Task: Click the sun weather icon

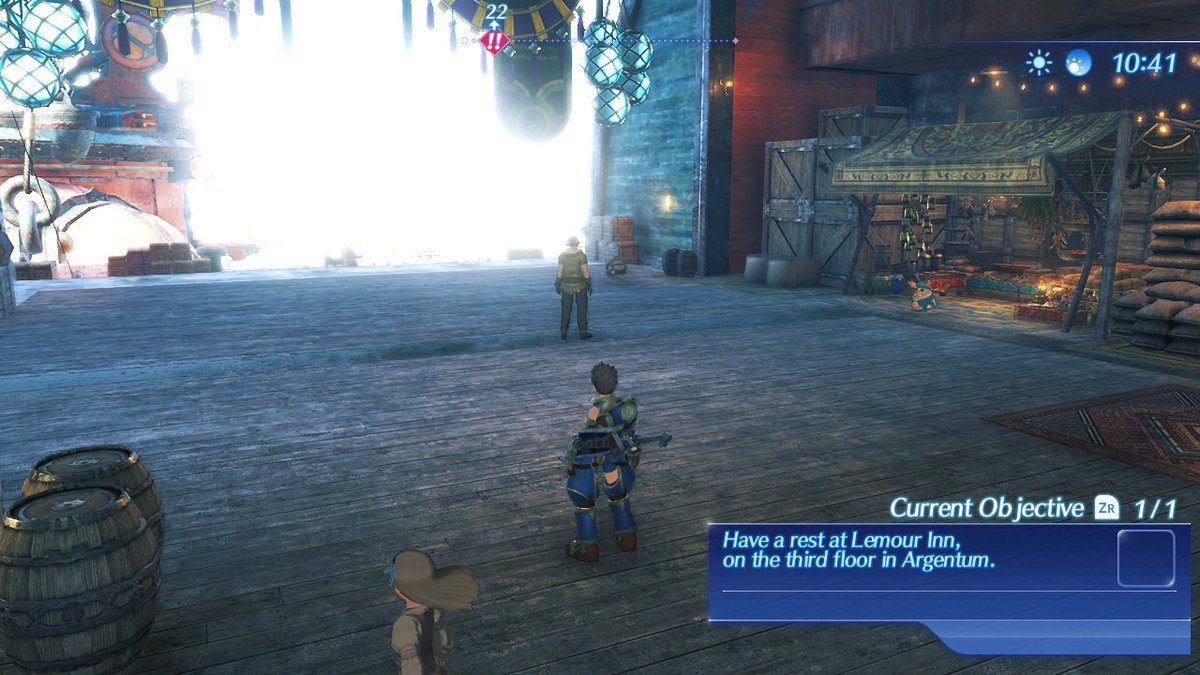Action: pyautogui.click(x=1040, y=64)
